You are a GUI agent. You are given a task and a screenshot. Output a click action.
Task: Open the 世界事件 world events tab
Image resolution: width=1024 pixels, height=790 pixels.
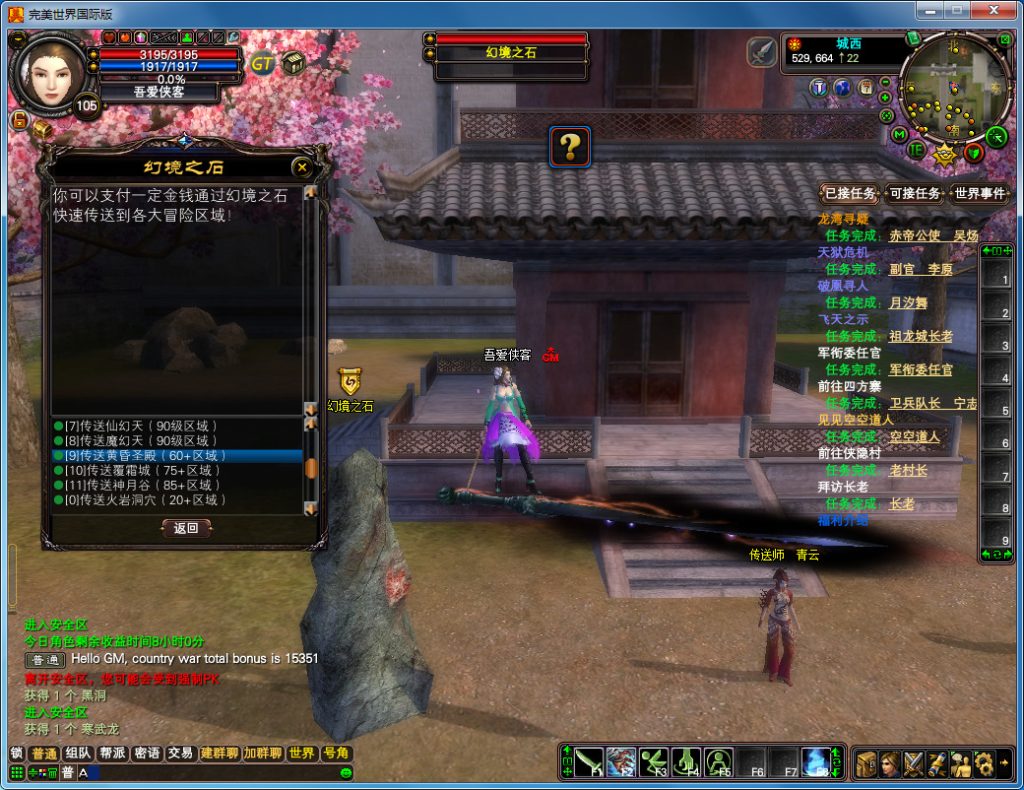[x=978, y=194]
